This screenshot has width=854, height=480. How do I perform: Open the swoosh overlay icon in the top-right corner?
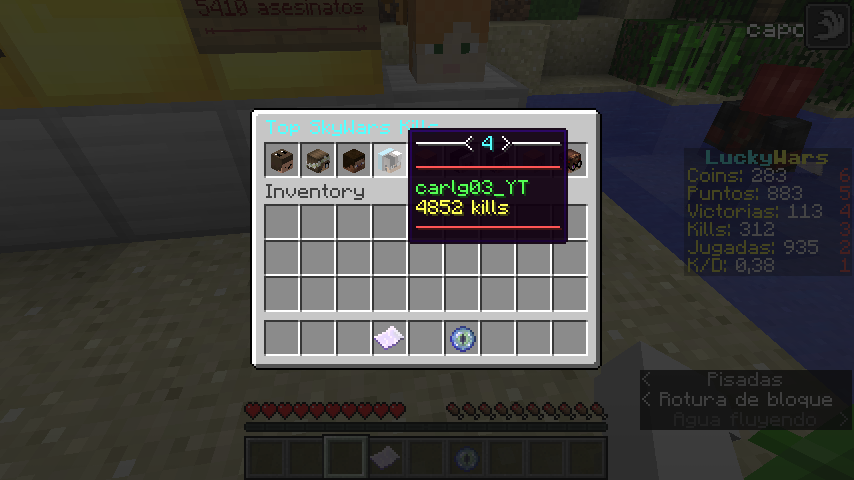tap(827, 27)
